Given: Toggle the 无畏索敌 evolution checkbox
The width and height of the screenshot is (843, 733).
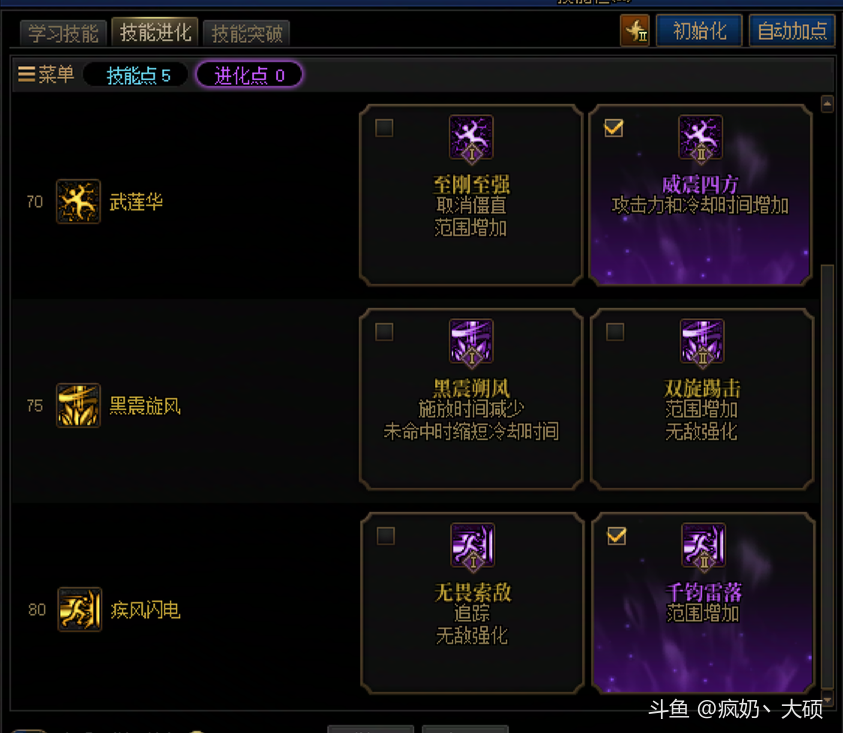Looking at the screenshot, I should click(x=385, y=537).
